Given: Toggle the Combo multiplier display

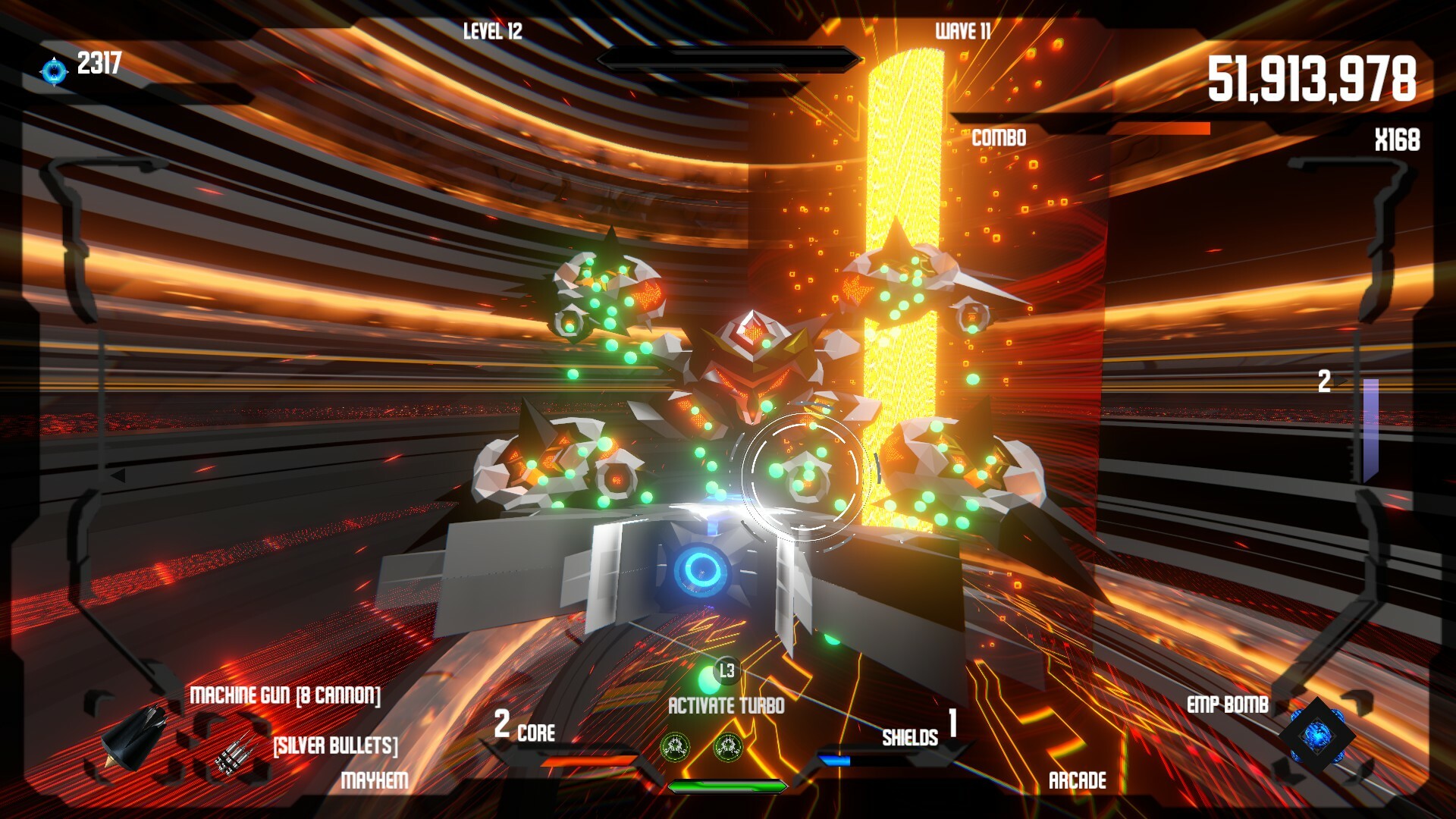Looking at the screenshot, I should pos(996,139).
